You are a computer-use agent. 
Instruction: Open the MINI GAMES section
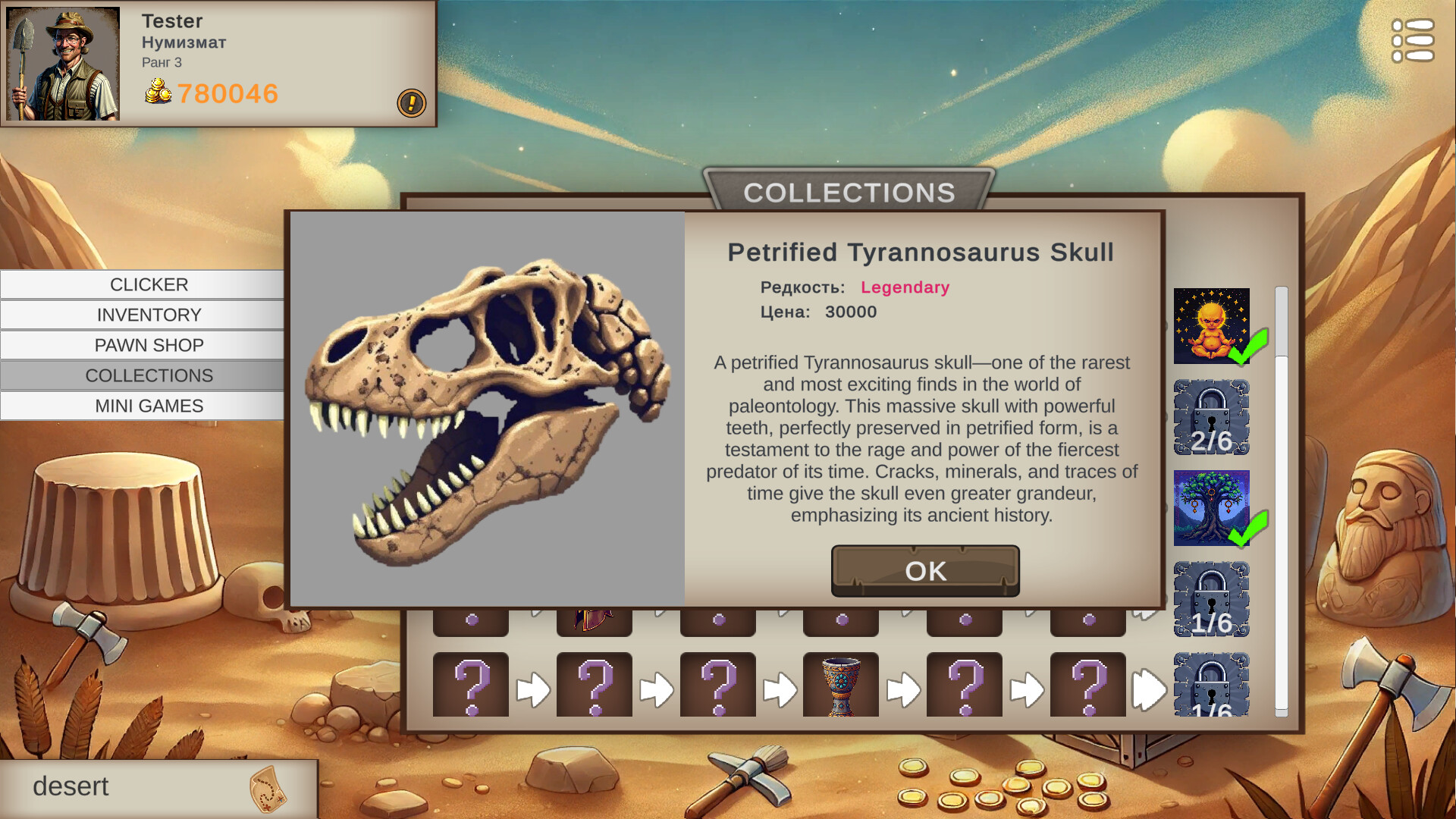(x=149, y=406)
